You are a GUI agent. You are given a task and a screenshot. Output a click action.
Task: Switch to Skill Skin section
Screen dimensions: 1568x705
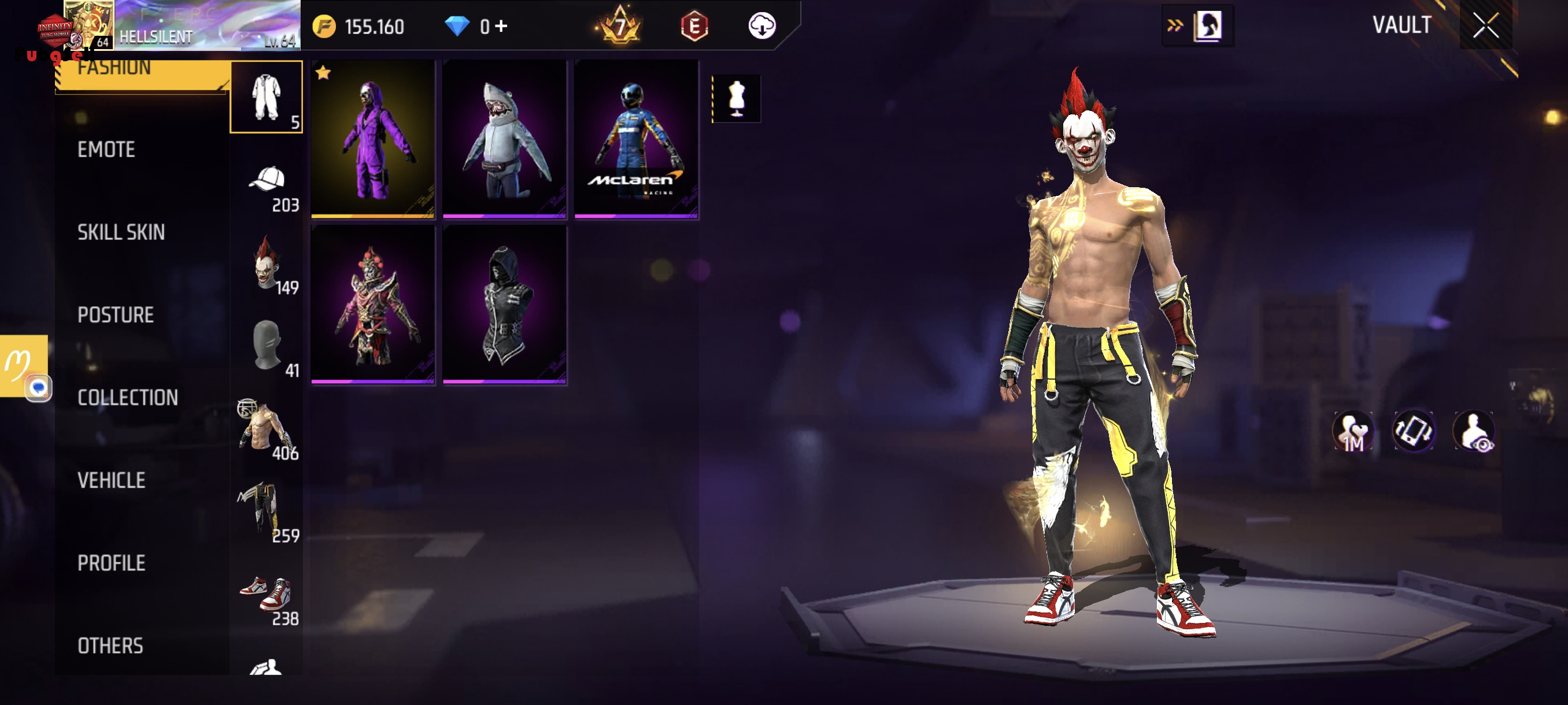click(120, 232)
